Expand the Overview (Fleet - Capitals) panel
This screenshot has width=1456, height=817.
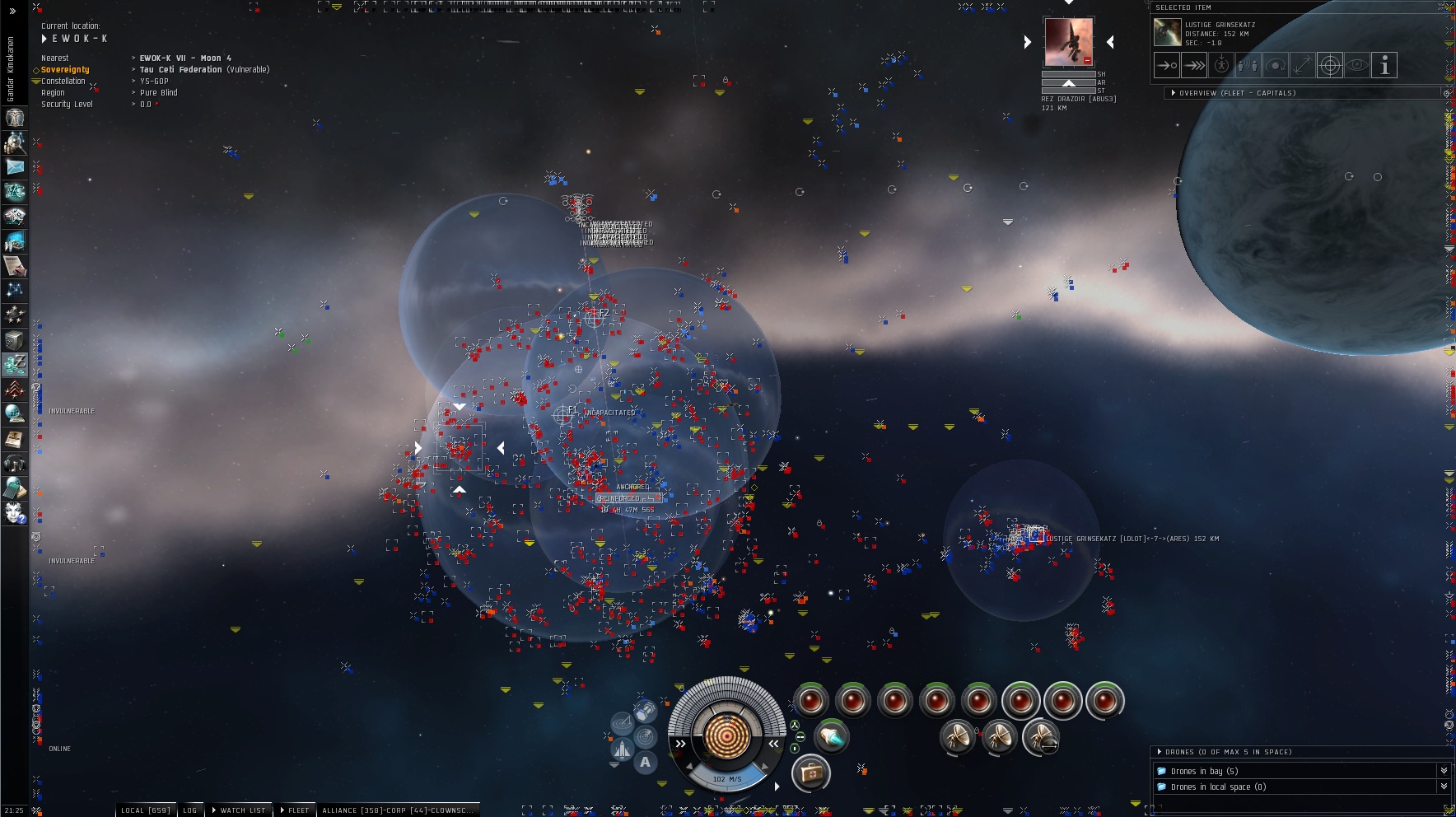(x=1174, y=93)
